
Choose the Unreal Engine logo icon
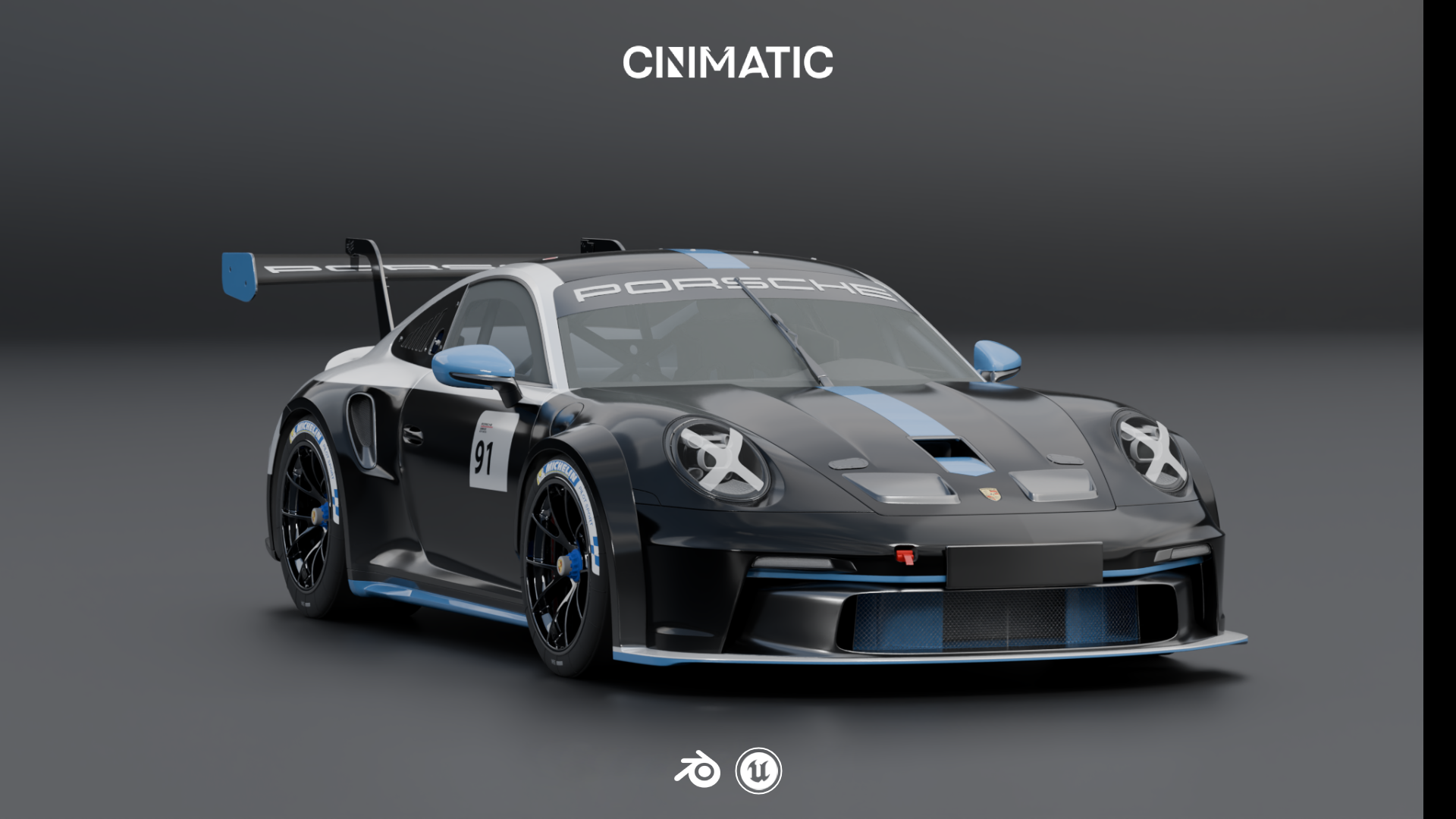tap(758, 771)
